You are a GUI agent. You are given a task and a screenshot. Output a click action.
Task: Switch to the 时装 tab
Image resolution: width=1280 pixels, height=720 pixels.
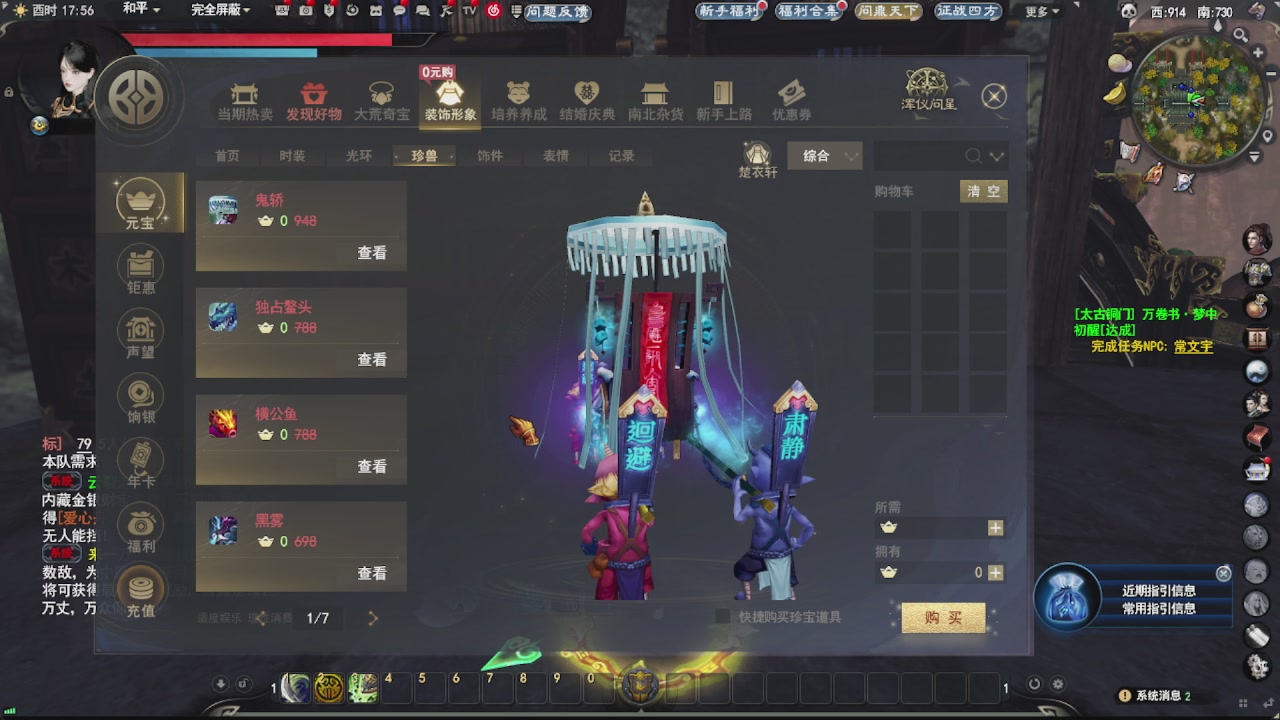[x=290, y=156]
